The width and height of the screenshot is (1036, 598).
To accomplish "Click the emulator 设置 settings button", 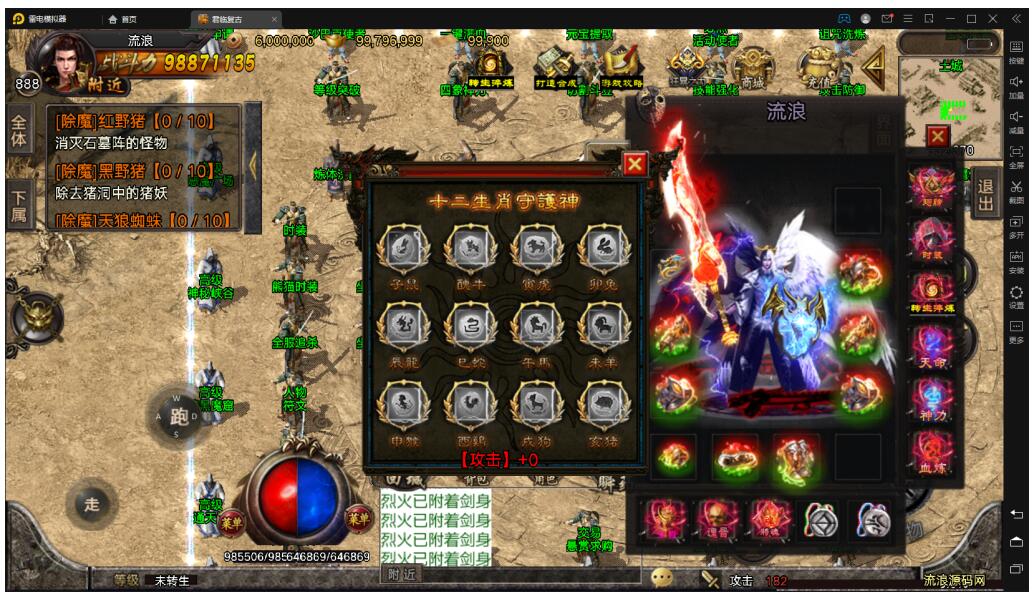I will tap(1016, 296).
